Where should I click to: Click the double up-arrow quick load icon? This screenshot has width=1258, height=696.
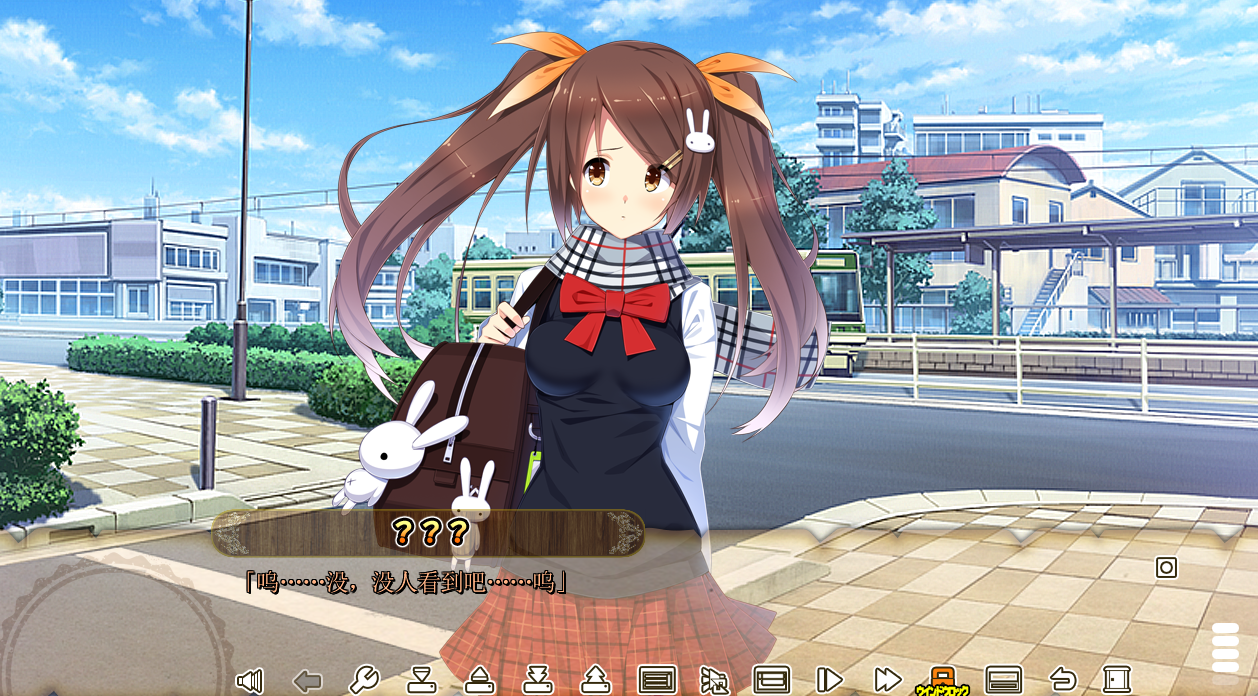(595, 680)
